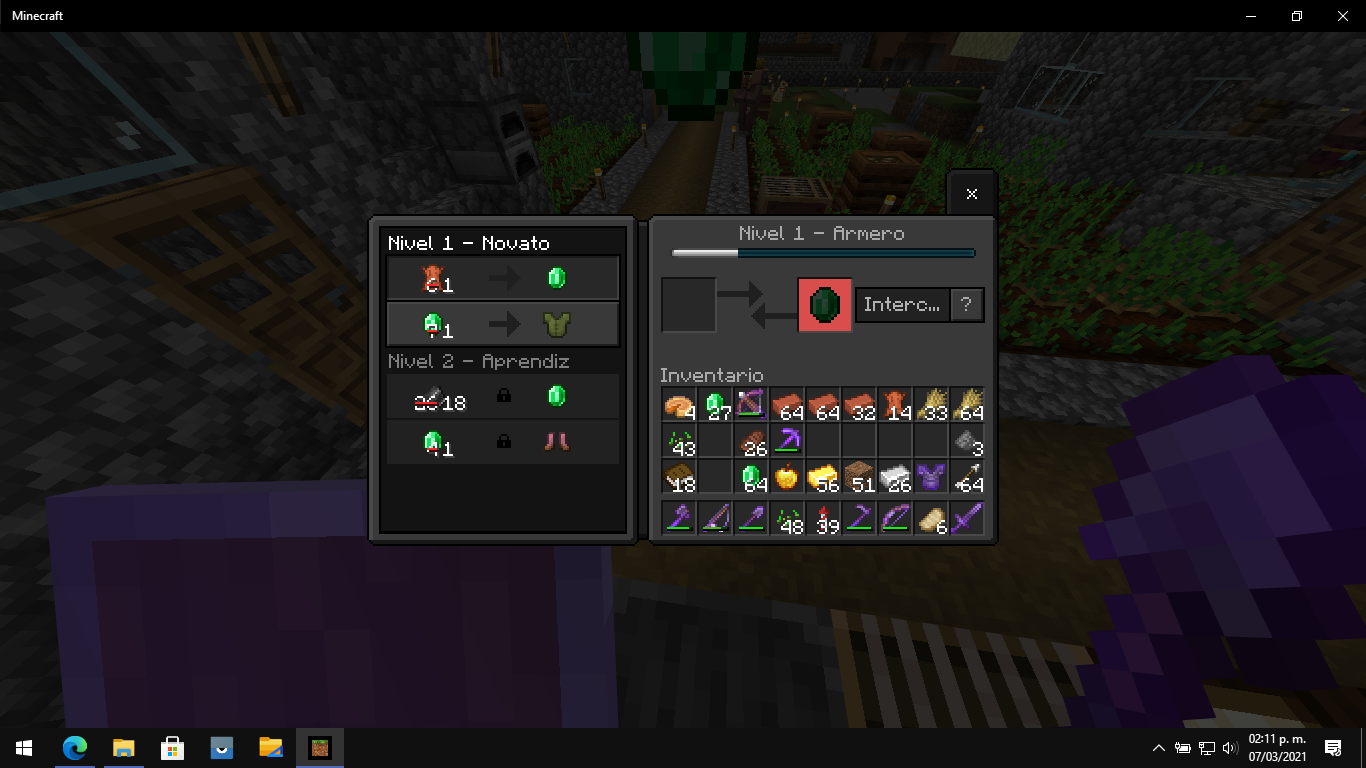Select the stack of 14 leather
Image resolution: width=1366 pixels, height=768 pixels.
click(895, 405)
